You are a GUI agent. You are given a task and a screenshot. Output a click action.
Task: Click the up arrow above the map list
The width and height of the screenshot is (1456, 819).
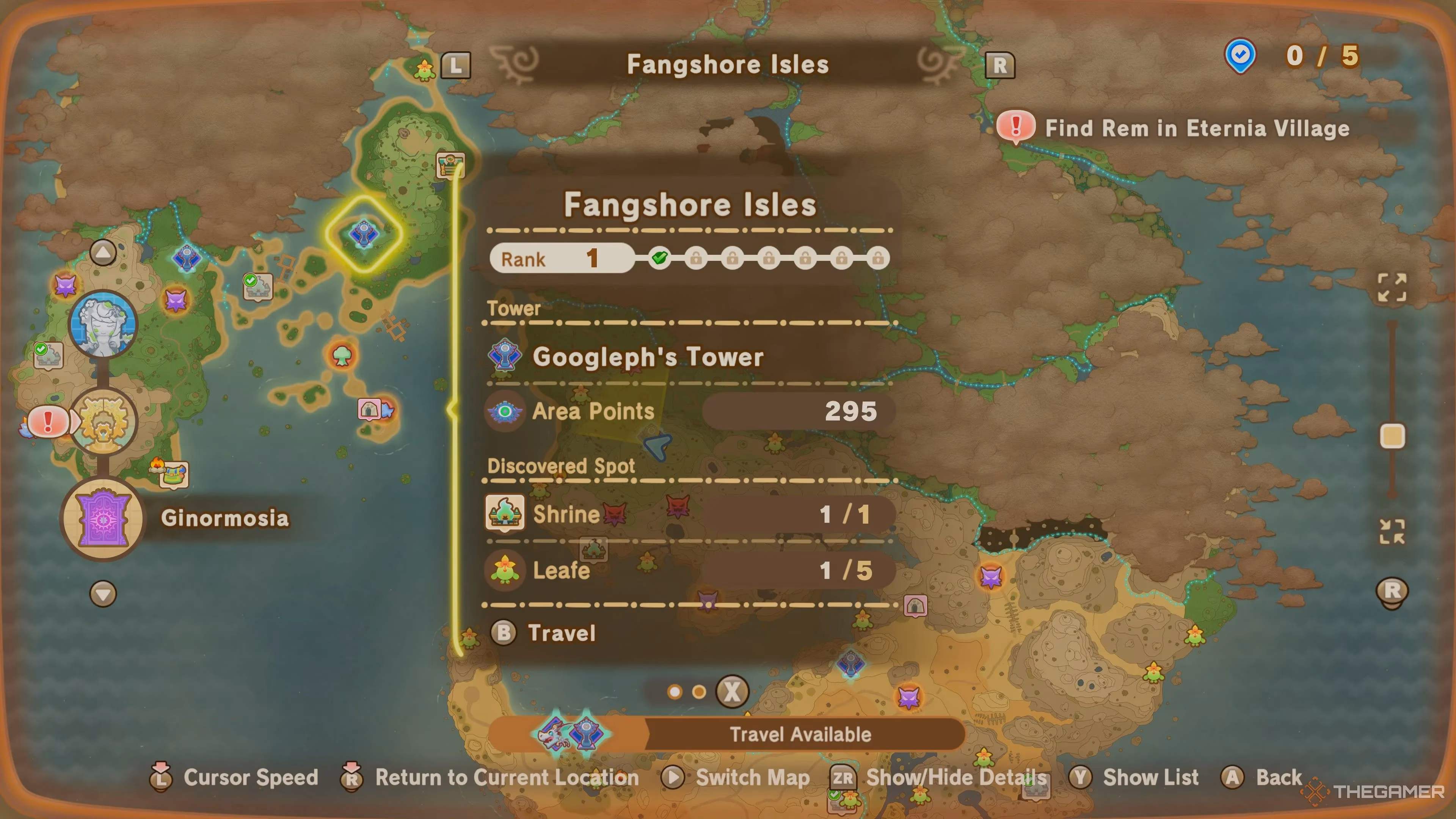pyautogui.click(x=103, y=252)
